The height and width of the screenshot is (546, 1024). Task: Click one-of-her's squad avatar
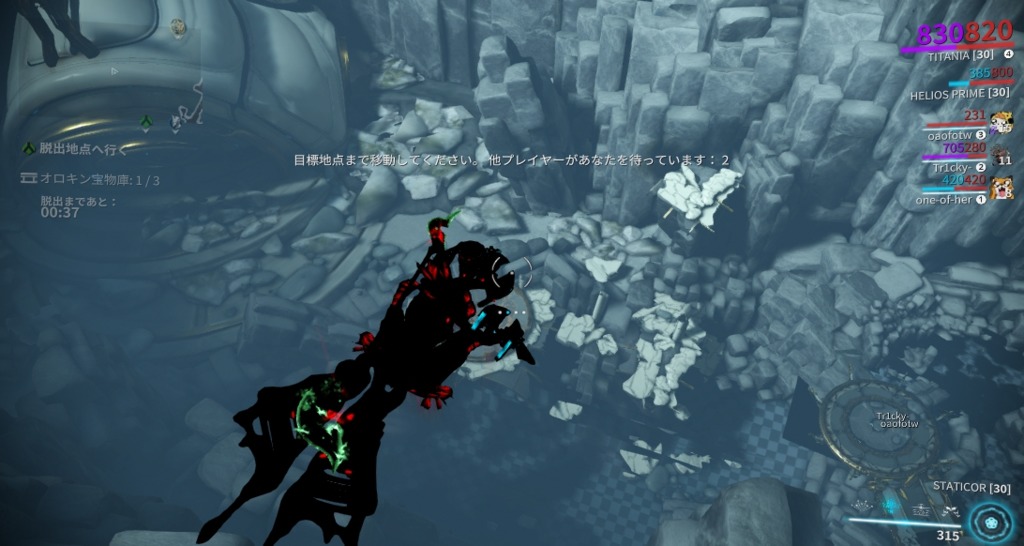coord(1003,187)
